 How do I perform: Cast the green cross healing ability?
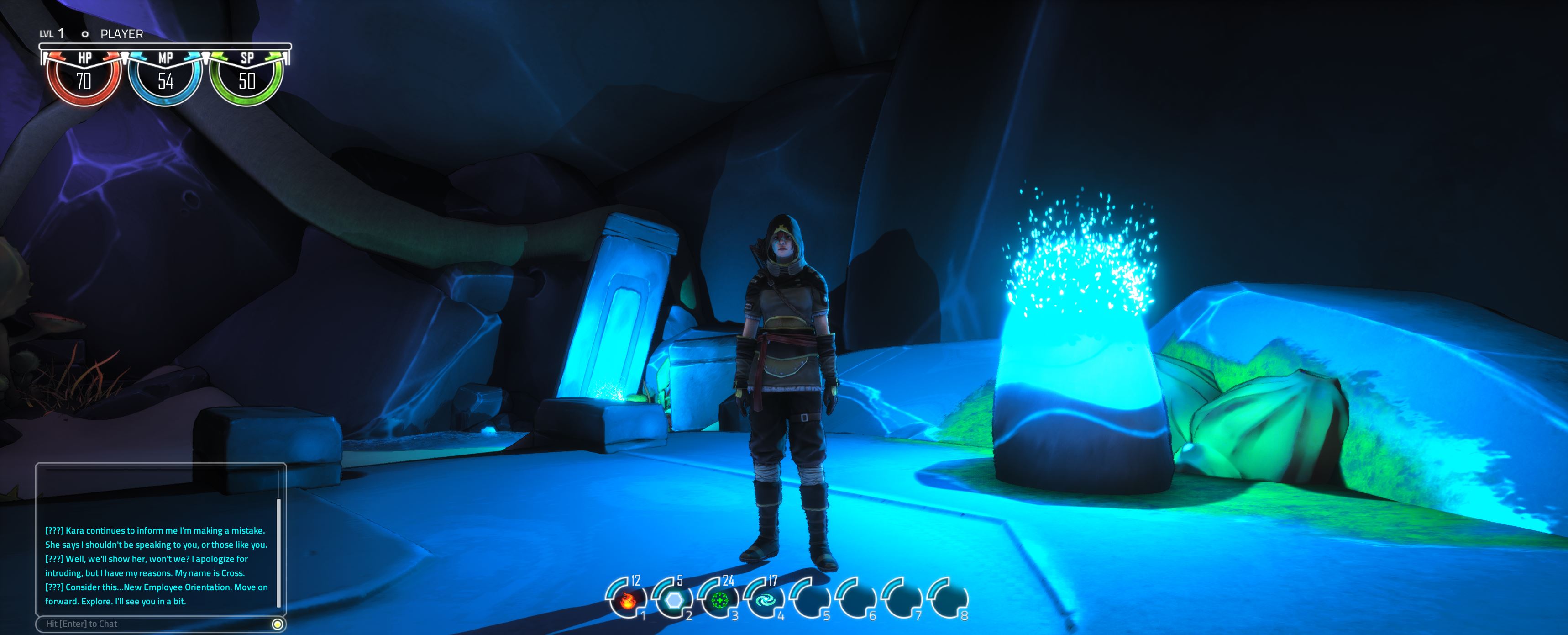click(x=719, y=600)
